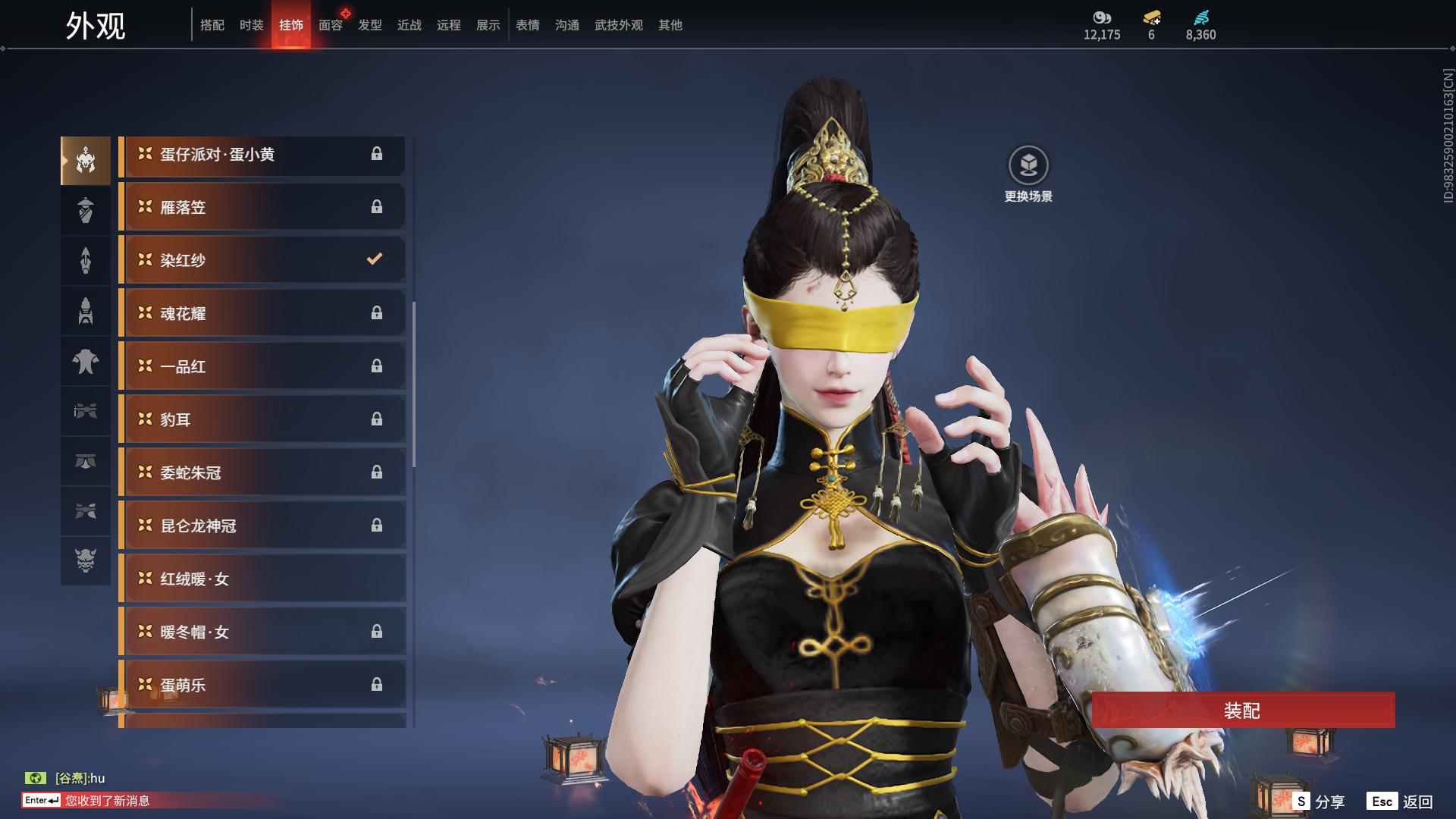The width and height of the screenshot is (1456, 819).
Task: Pick the 蛋仔派对·蛋小黄 item
Action: pyautogui.click(x=262, y=154)
